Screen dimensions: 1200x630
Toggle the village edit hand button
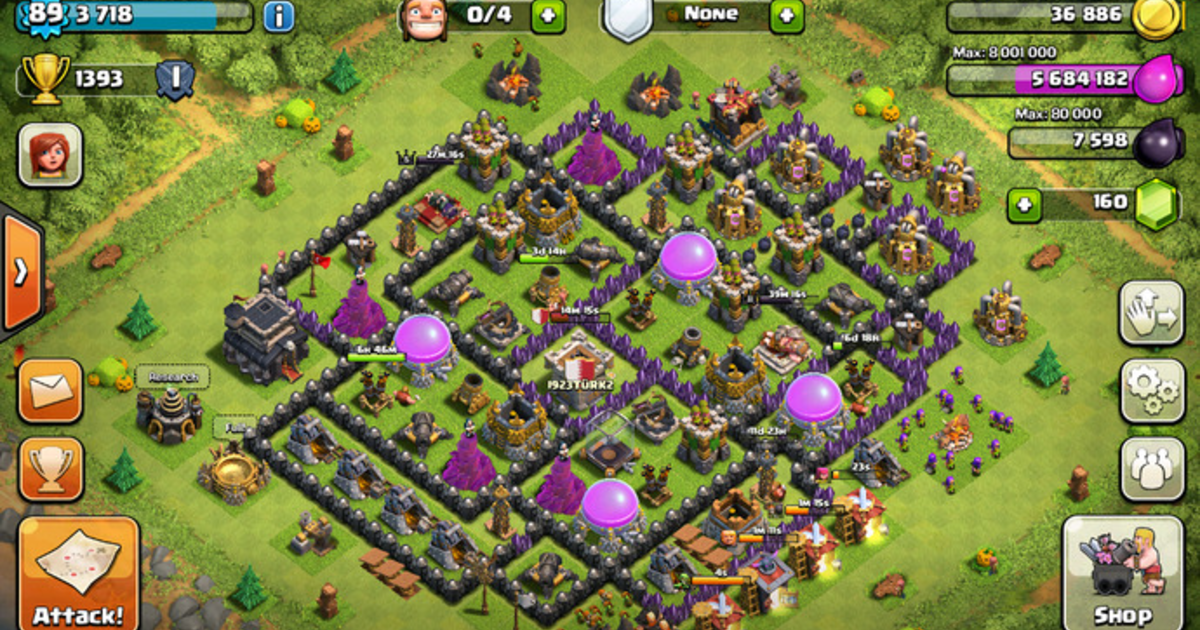[1151, 313]
